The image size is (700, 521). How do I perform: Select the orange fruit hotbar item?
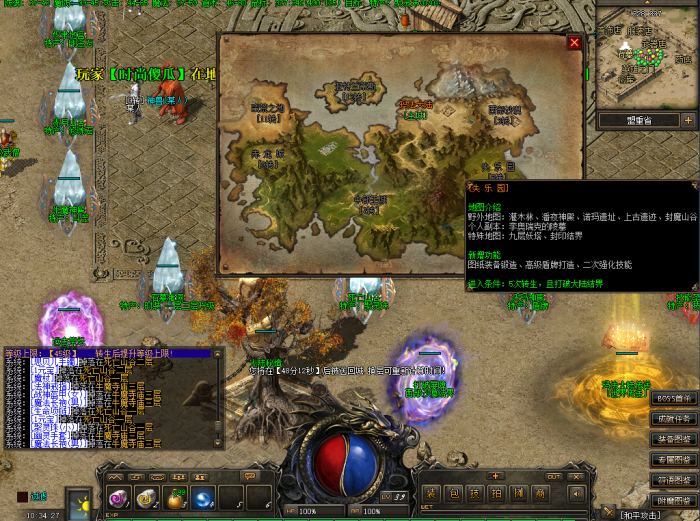[176, 498]
